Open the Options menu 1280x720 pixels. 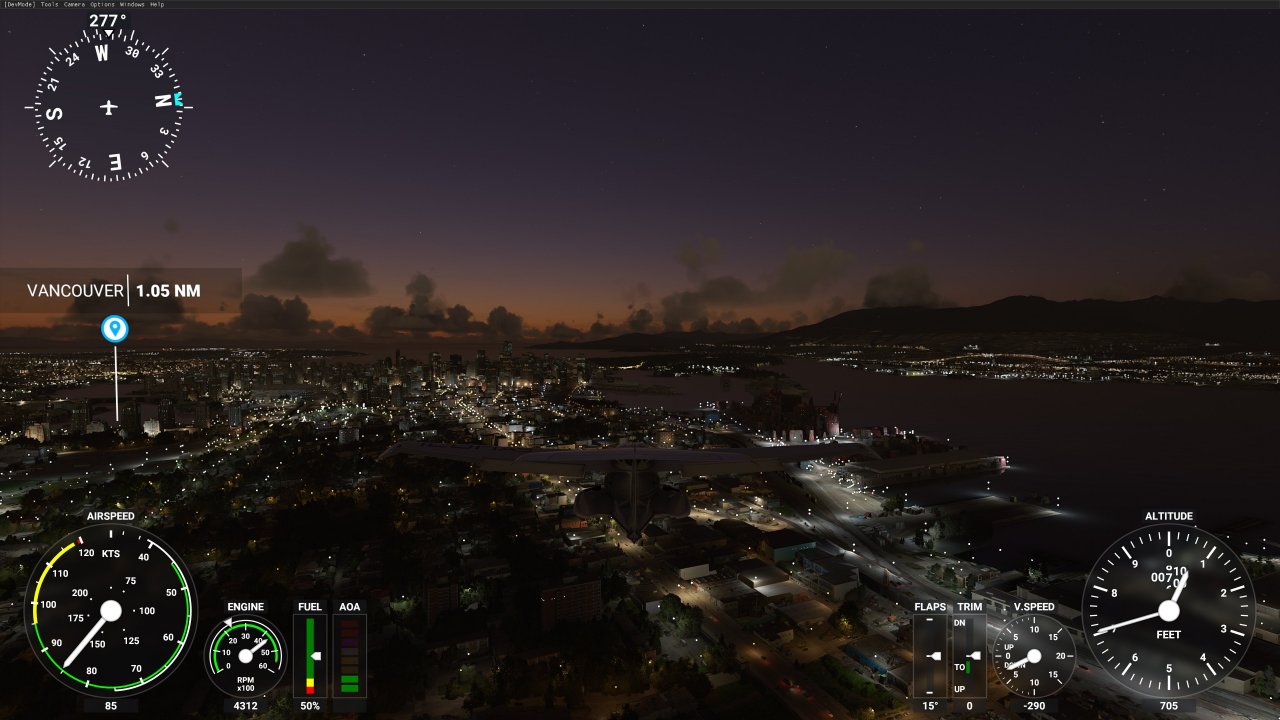pos(103,4)
